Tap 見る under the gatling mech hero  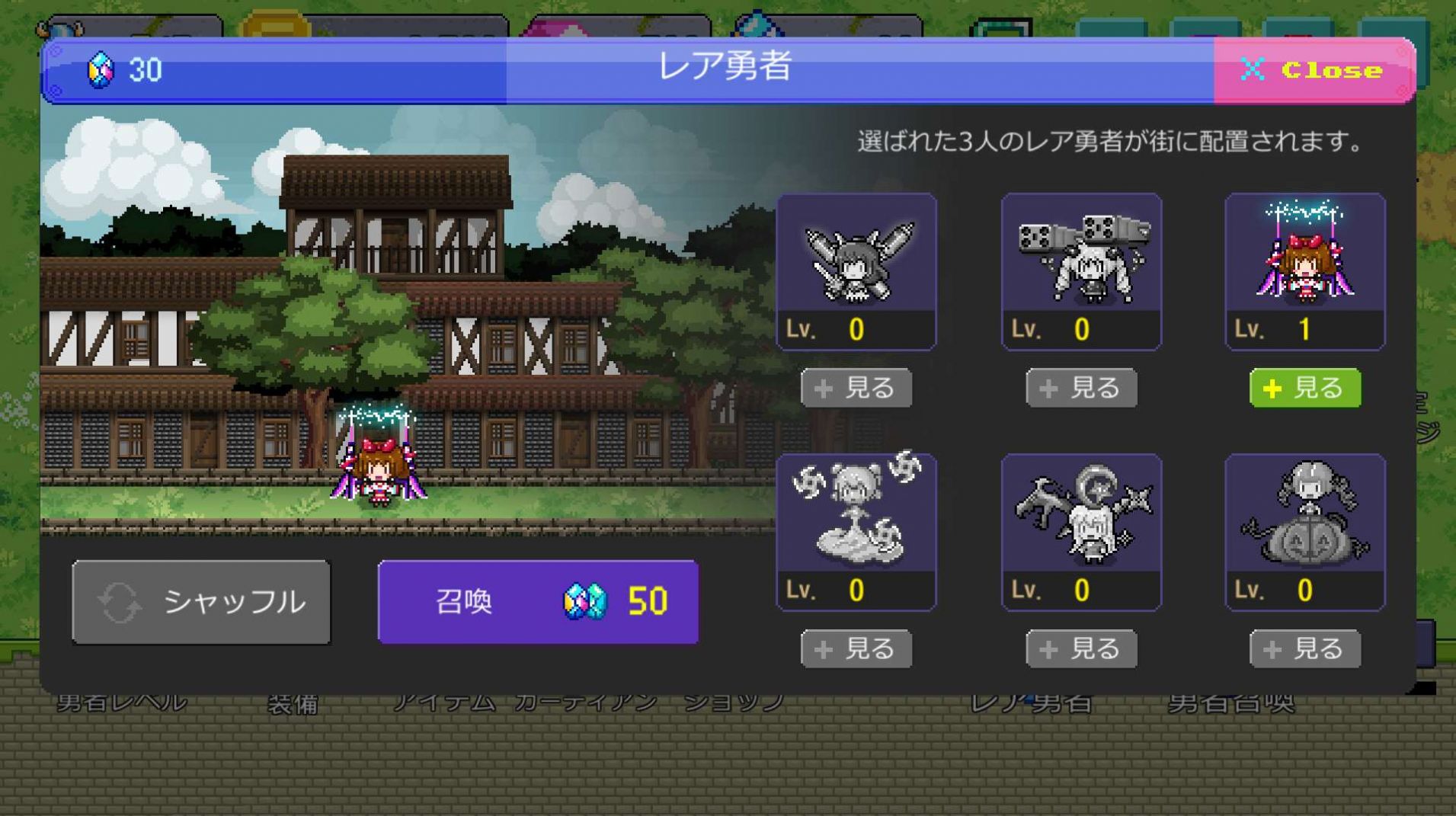tap(1080, 387)
